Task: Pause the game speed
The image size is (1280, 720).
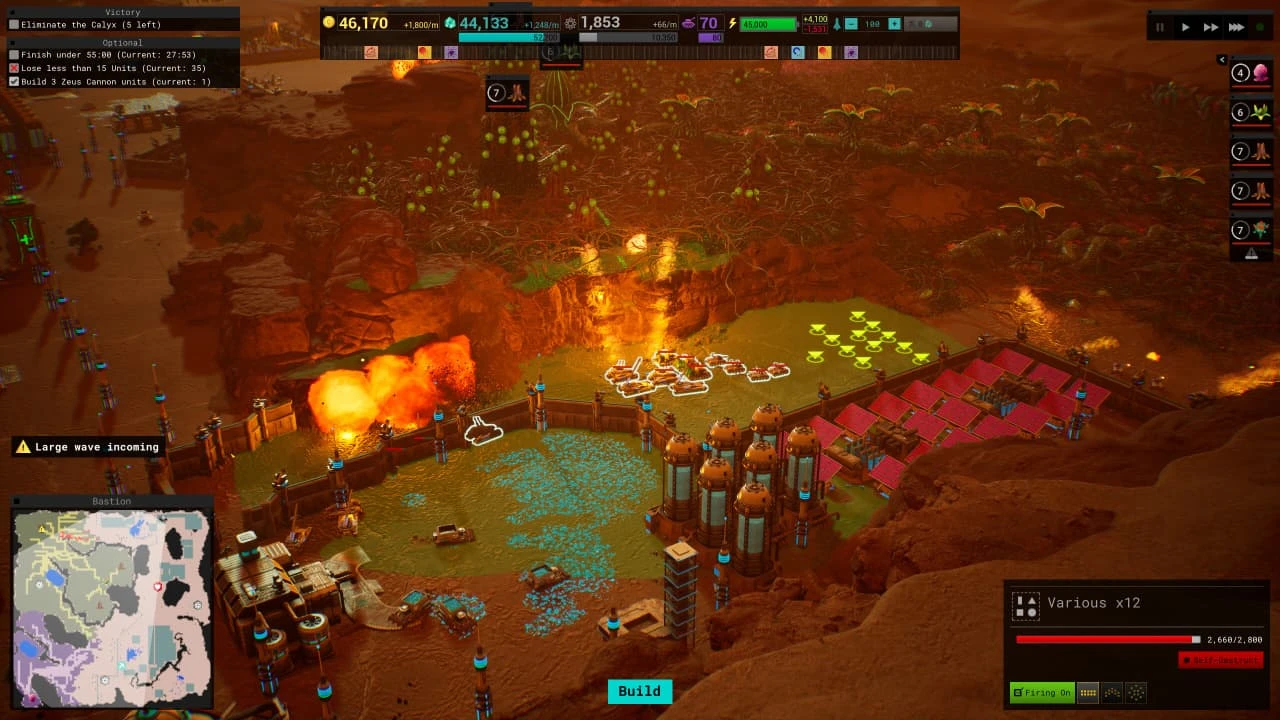Action: pos(1160,27)
